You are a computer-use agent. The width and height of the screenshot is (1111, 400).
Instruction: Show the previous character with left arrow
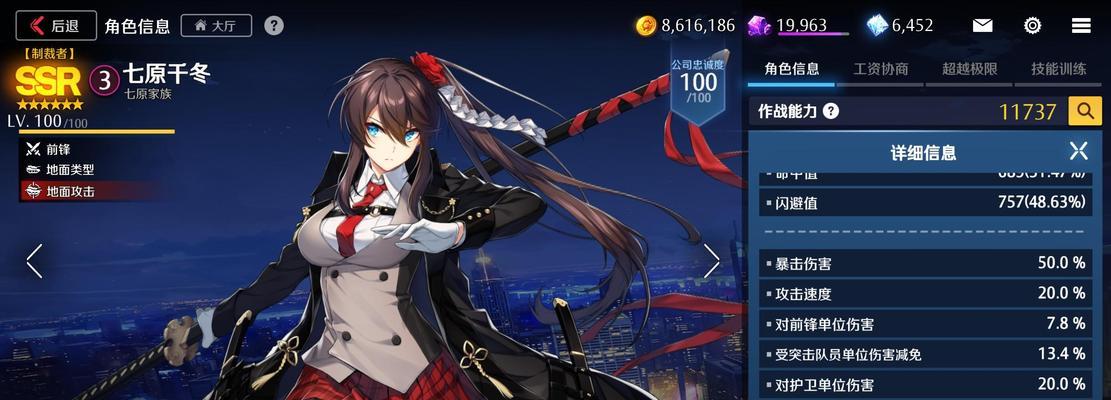pyautogui.click(x=34, y=261)
